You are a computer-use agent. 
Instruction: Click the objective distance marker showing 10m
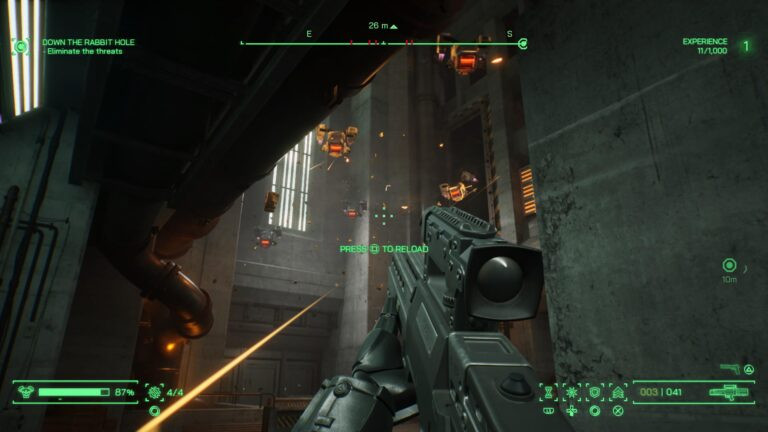tap(729, 266)
